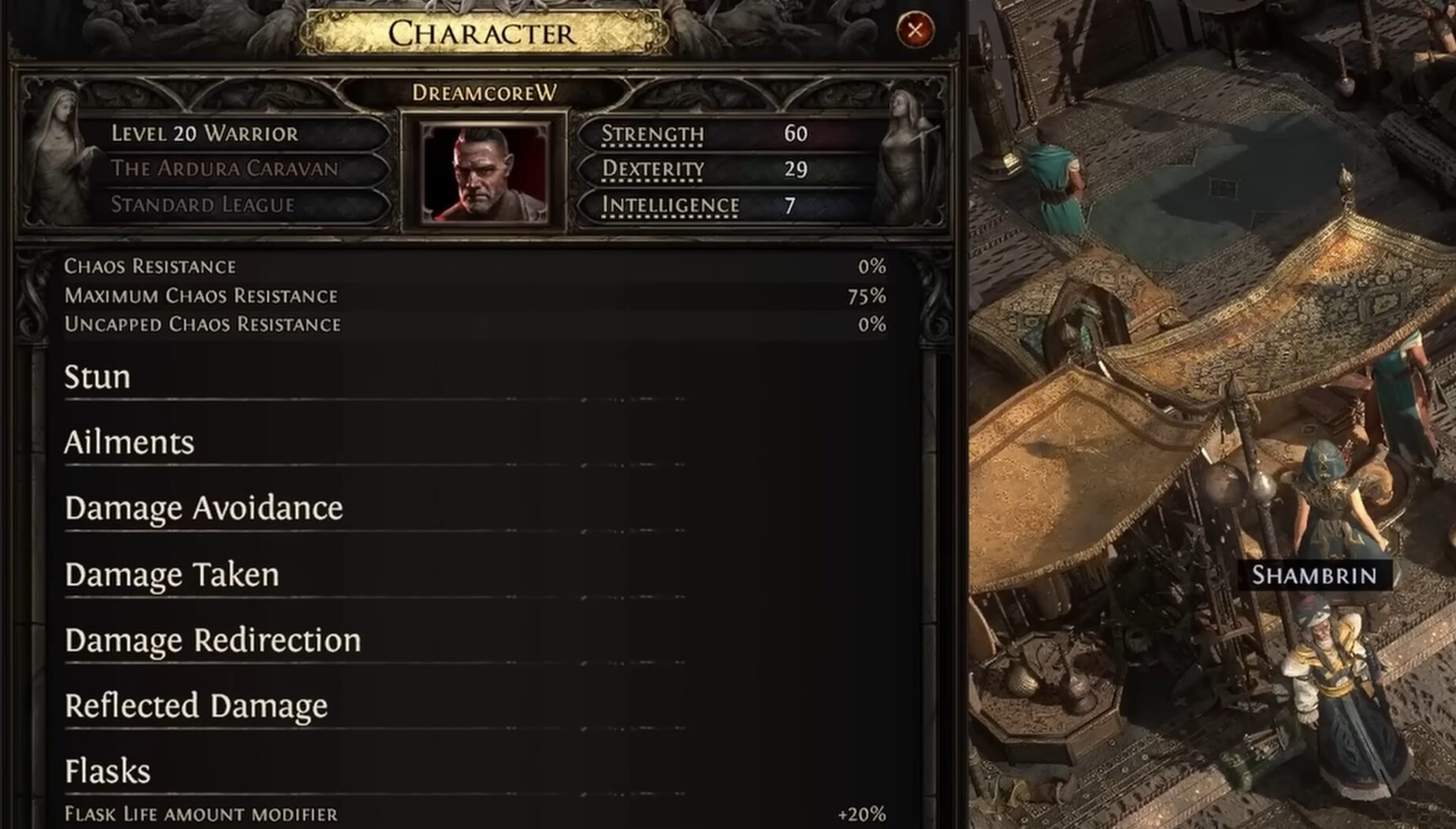
Task: Toggle the Flasks section header
Action: tap(108, 771)
